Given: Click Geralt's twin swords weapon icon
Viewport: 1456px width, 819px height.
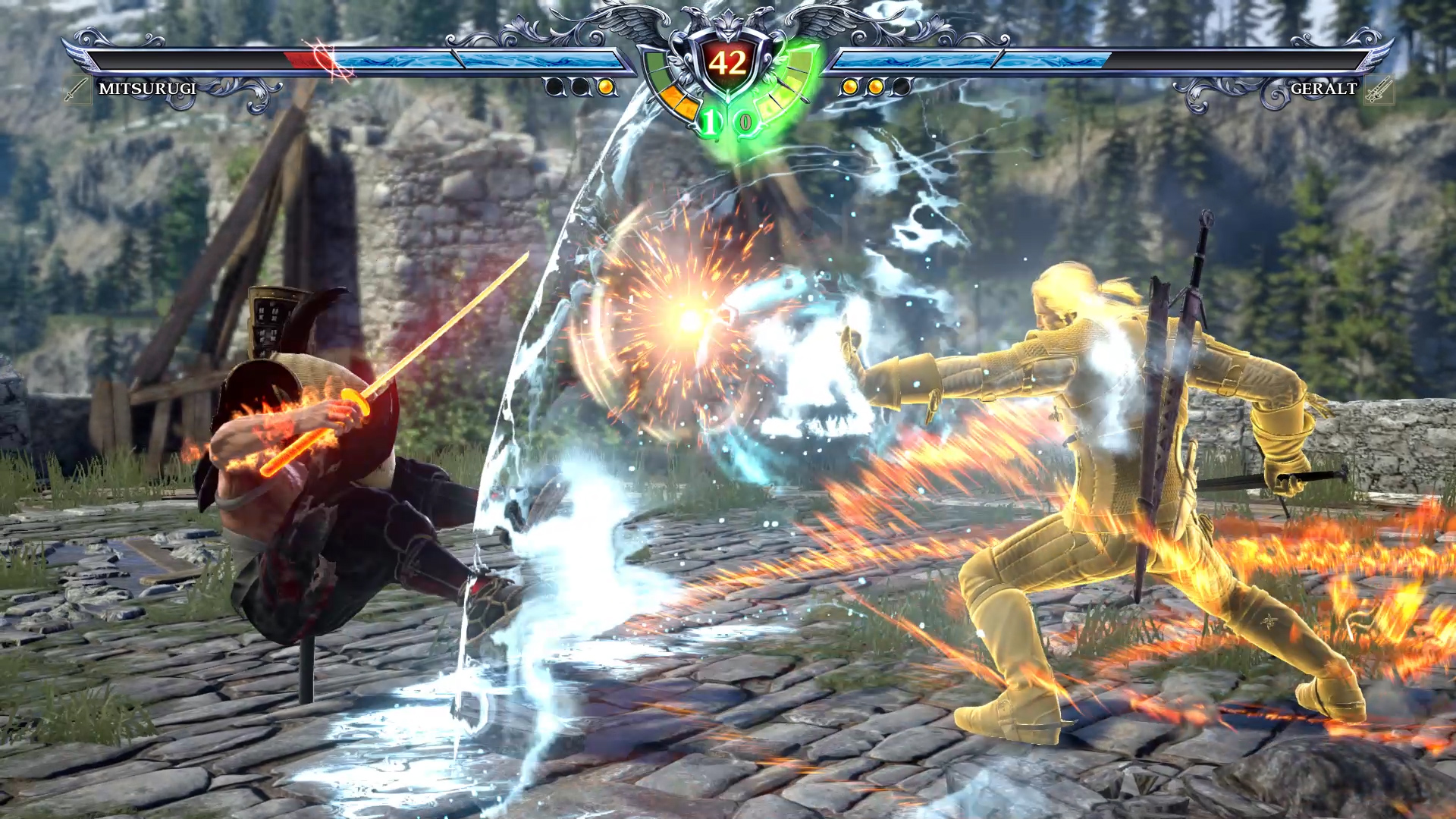Looking at the screenshot, I should [x=1378, y=91].
